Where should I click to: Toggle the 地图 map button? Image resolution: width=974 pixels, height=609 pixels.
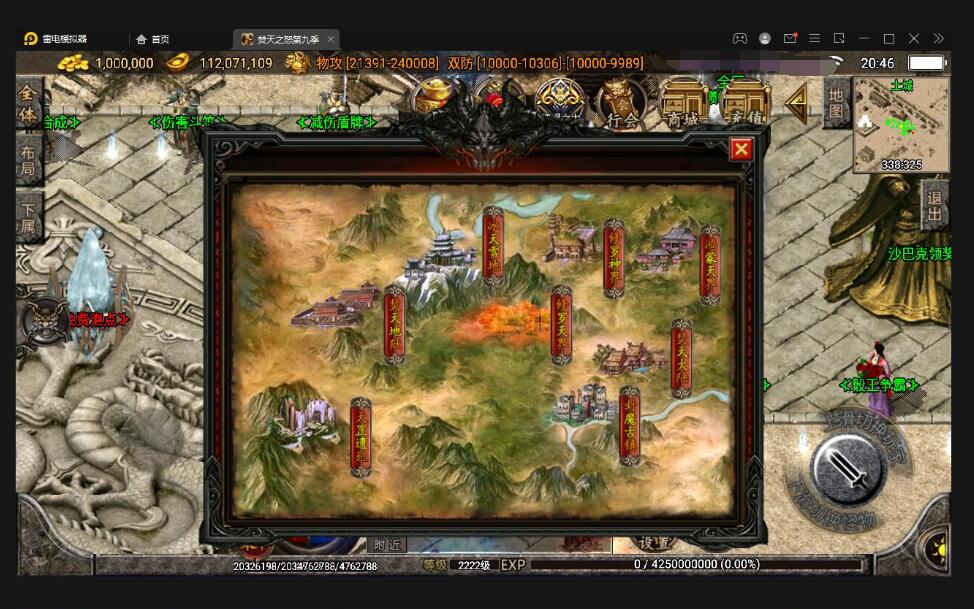(836, 104)
